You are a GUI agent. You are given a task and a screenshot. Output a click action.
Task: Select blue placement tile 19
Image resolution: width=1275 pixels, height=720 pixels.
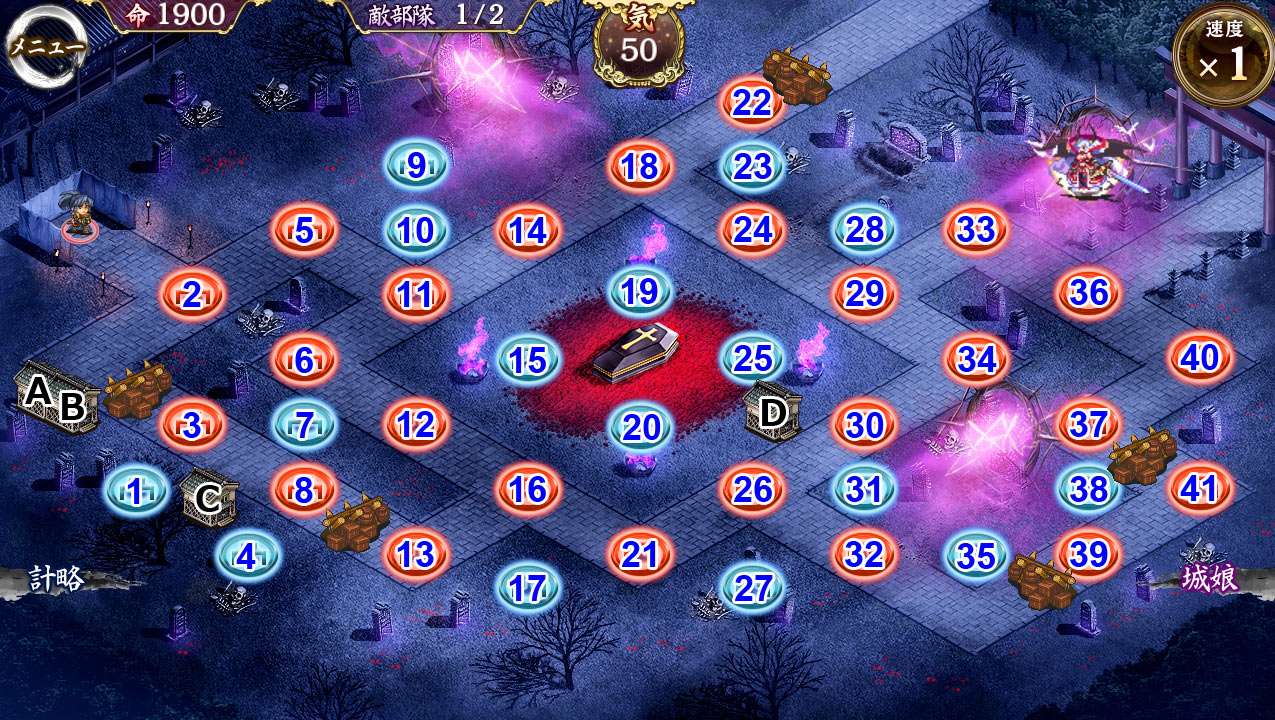(640, 291)
